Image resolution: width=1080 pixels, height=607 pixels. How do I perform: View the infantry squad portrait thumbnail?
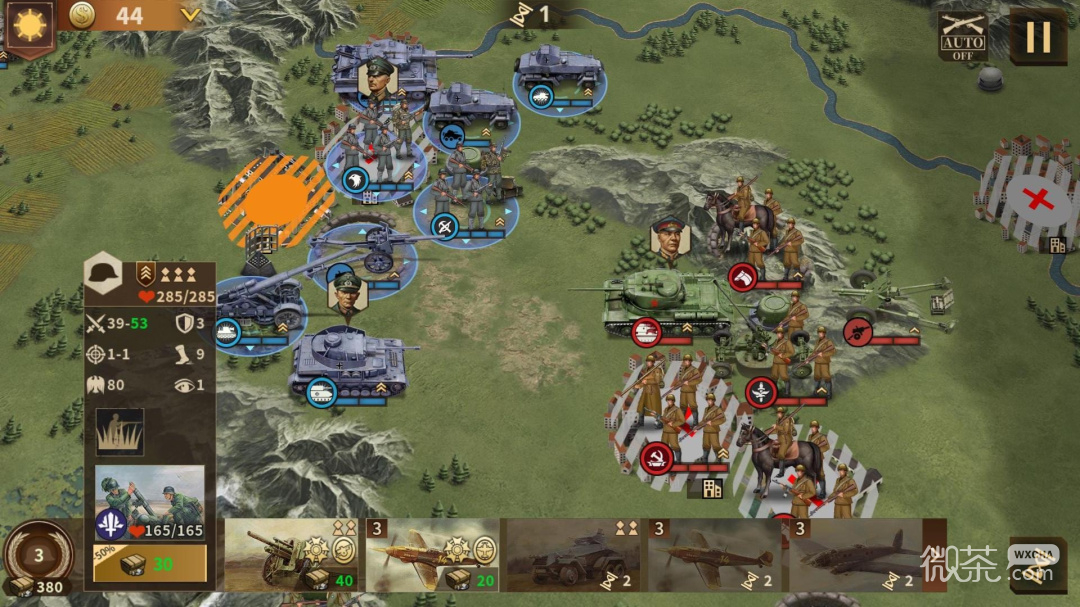(150, 495)
